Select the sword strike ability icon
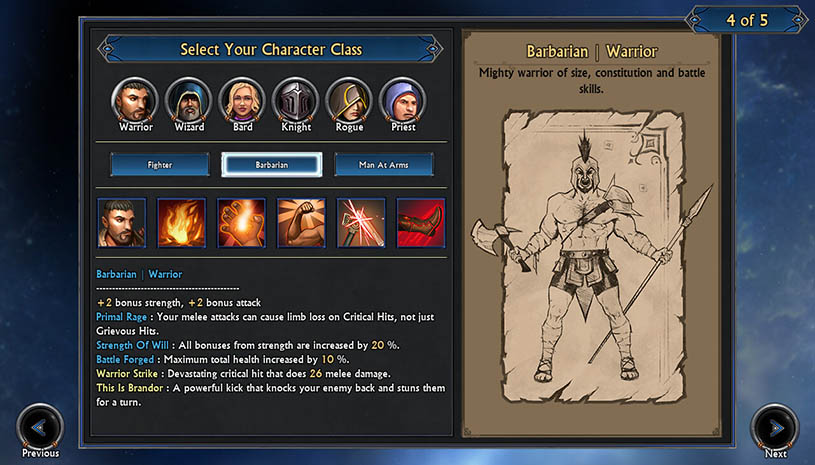 coord(361,223)
